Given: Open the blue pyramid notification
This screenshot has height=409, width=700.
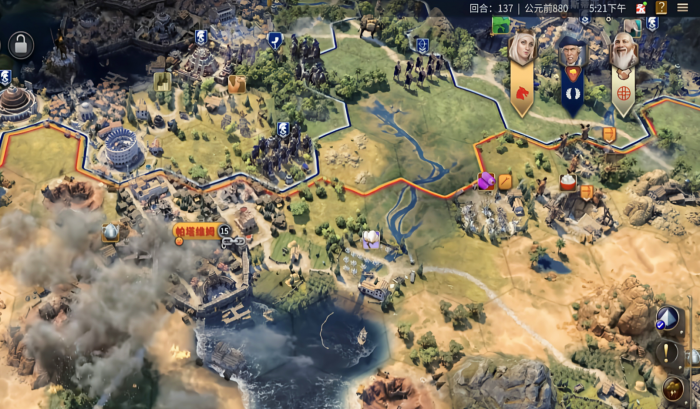Looking at the screenshot, I should [668, 318].
